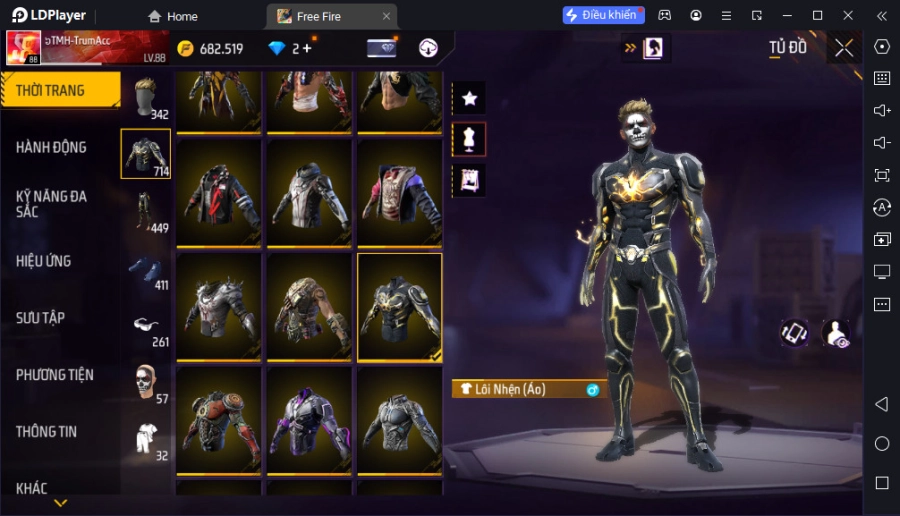Select the sunglasses subcategory with 261 items
The image size is (900, 516).
click(x=146, y=326)
